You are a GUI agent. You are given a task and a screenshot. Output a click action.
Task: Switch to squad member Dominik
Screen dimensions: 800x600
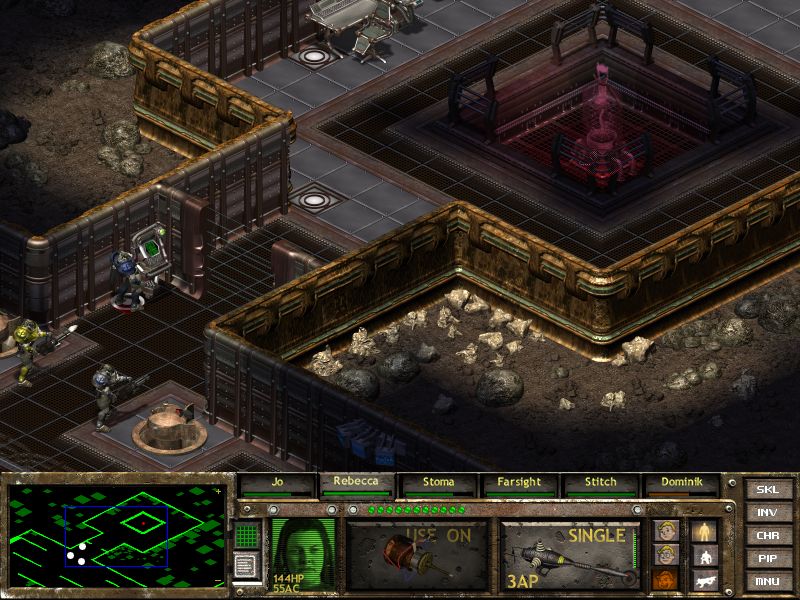[681, 484]
